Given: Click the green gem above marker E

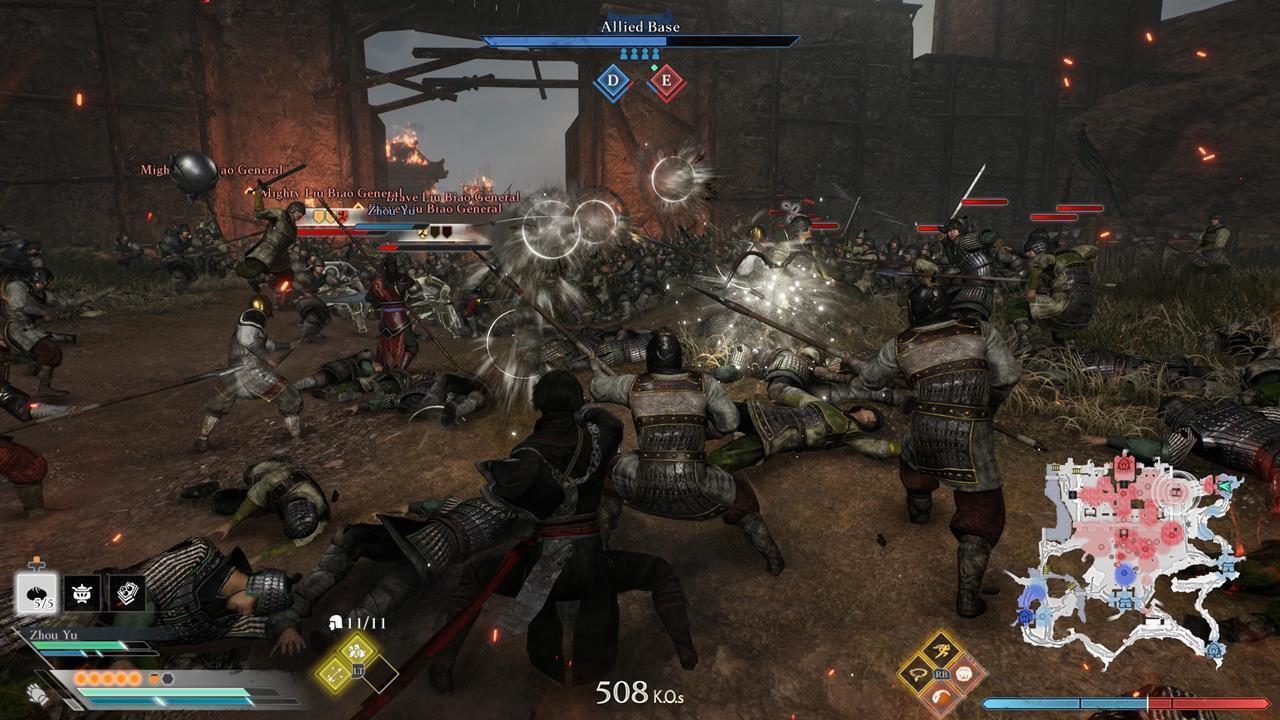Looking at the screenshot, I should [x=654, y=68].
